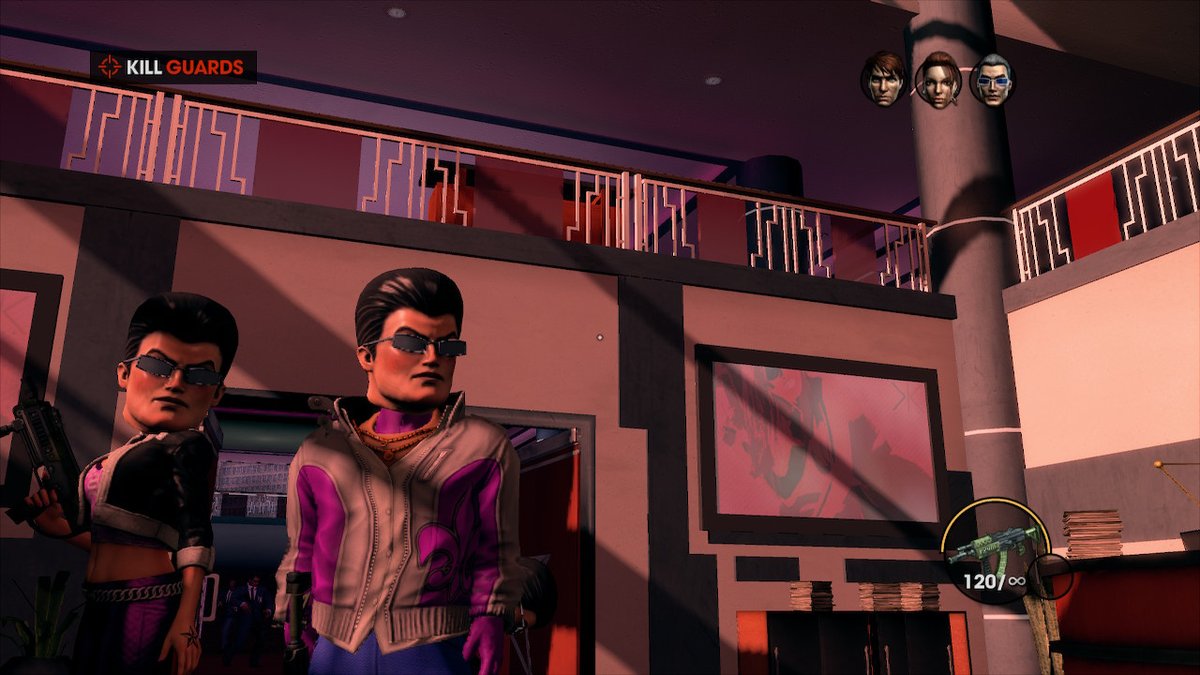Viewport: 1200px width, 675px height.
Task: Click the Kill Guards objective tracker
Action: click(x=173, y=68)
